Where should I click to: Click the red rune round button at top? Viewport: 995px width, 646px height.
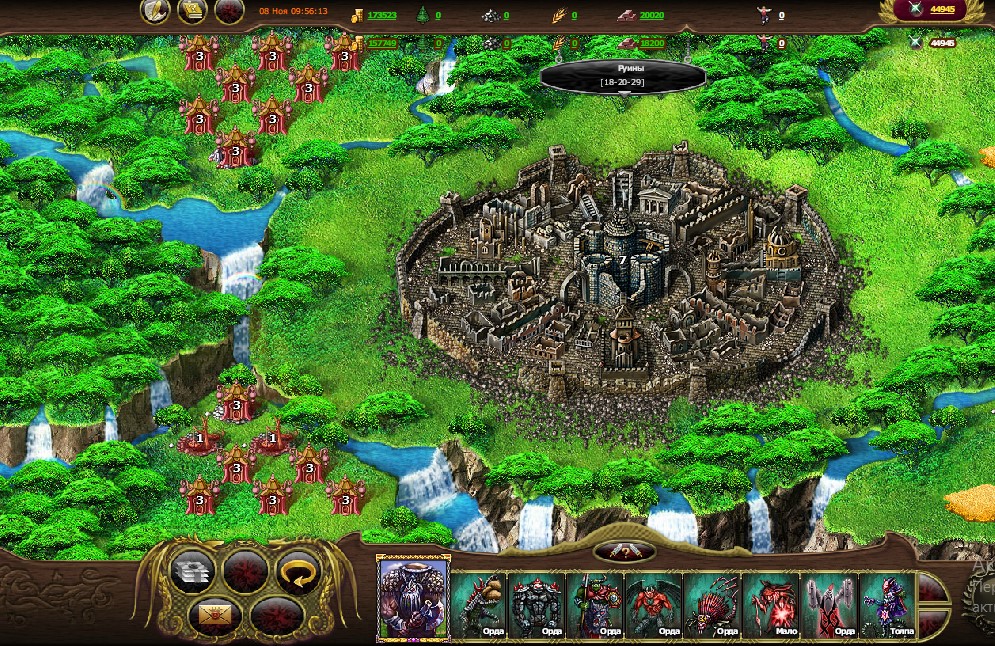coord(229,12)
